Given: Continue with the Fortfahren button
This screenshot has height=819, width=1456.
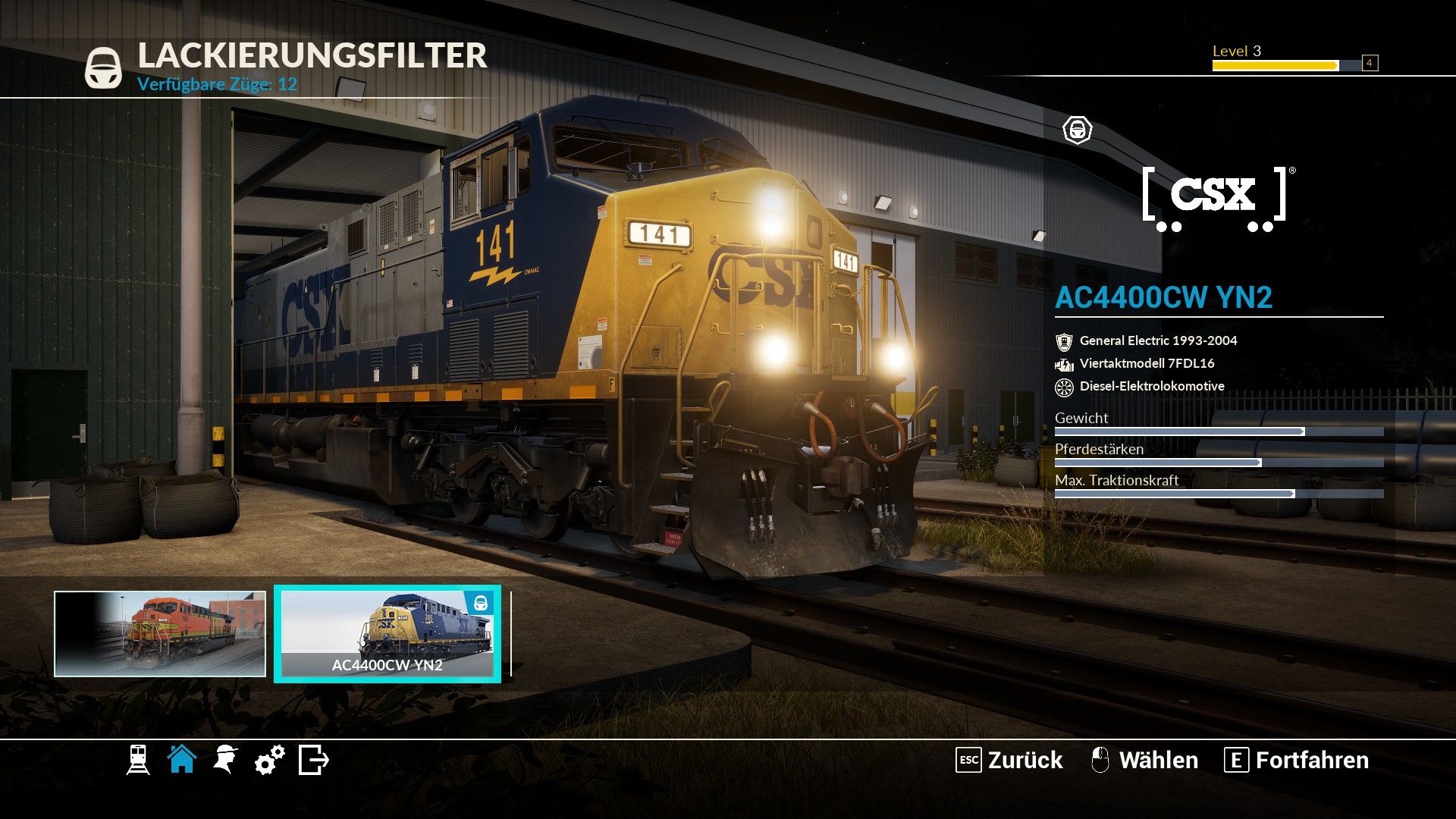Looking at the screenshot, I should coord(1297,760).
